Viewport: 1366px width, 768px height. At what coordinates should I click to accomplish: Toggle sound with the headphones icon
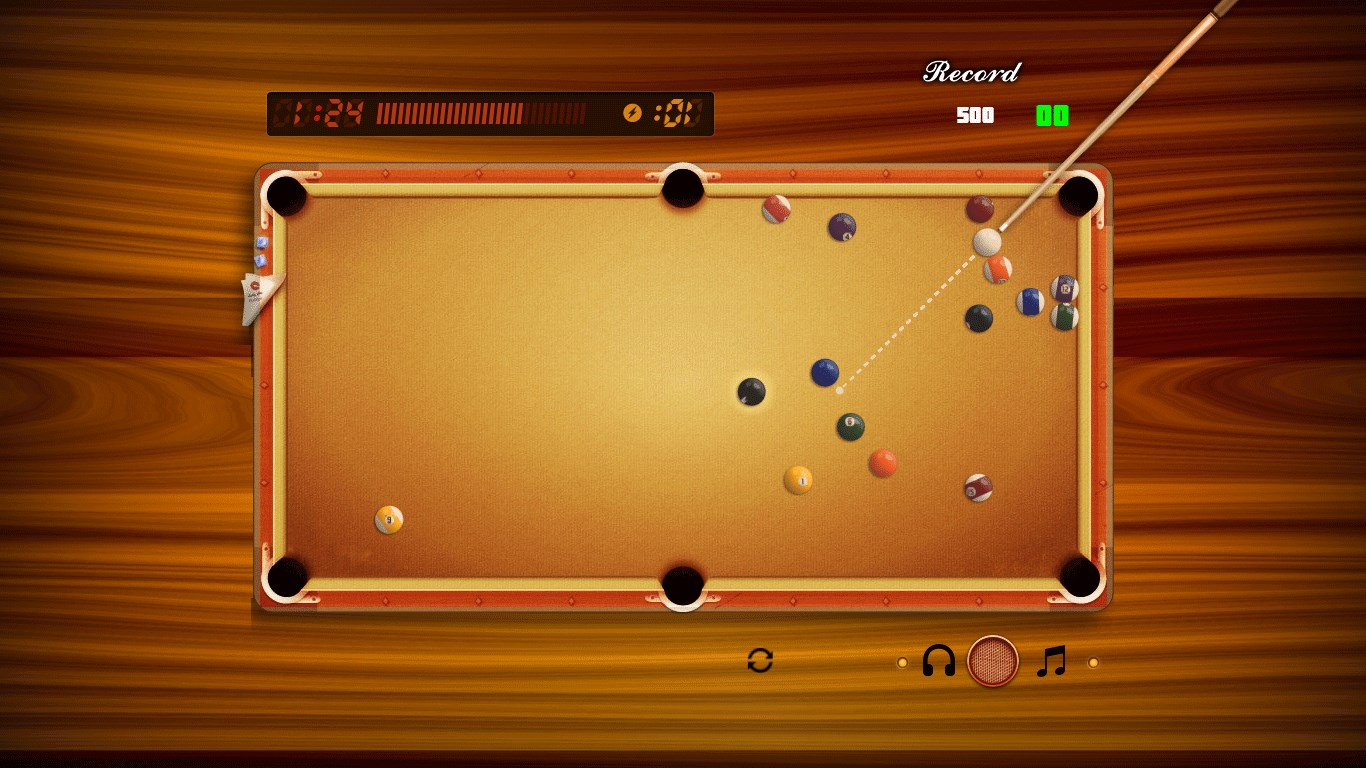point(938,661)
